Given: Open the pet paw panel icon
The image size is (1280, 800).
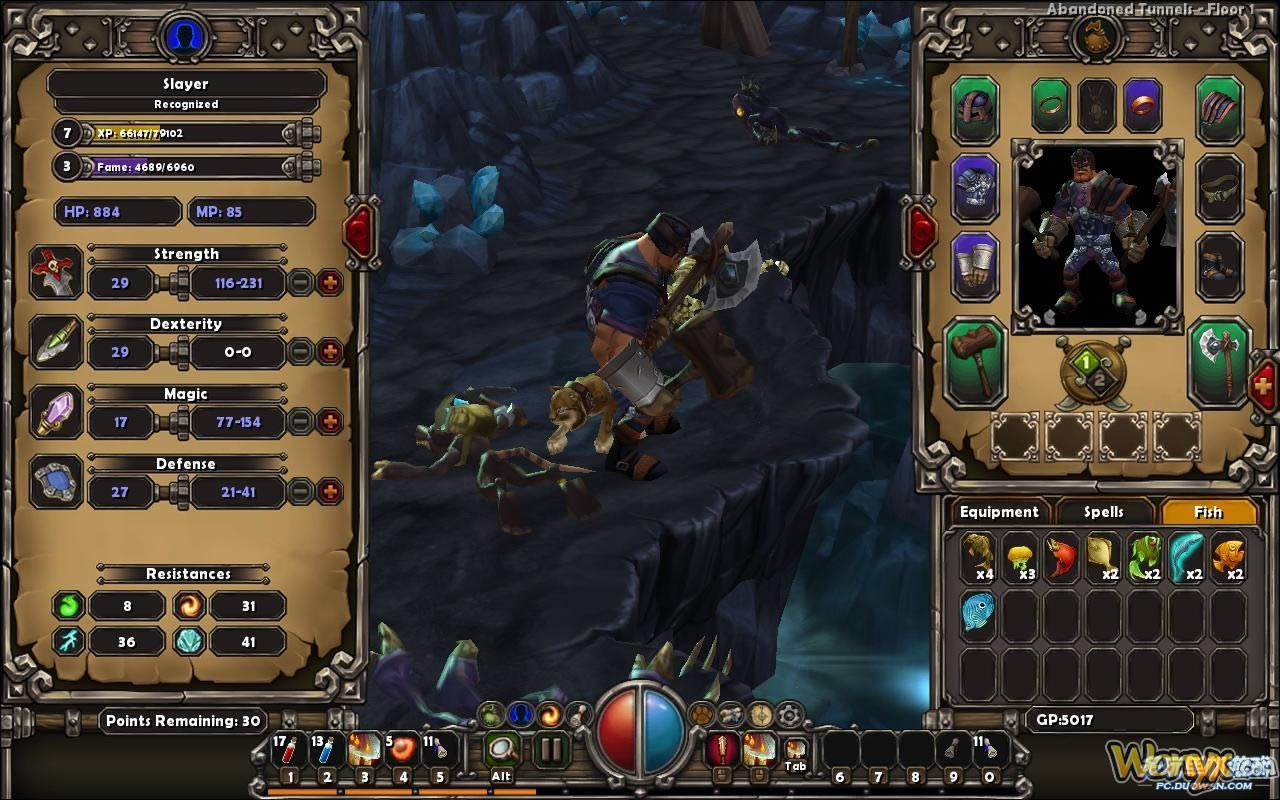Looking at the screenshot, I should (x=703, y=714).
